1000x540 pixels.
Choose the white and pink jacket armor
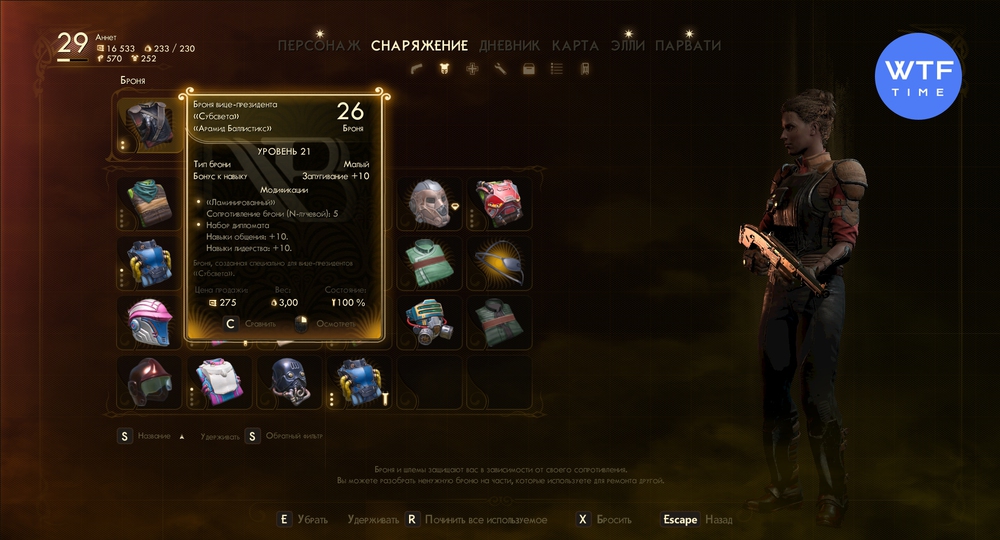pyautogui.click(x=219, y=382)
